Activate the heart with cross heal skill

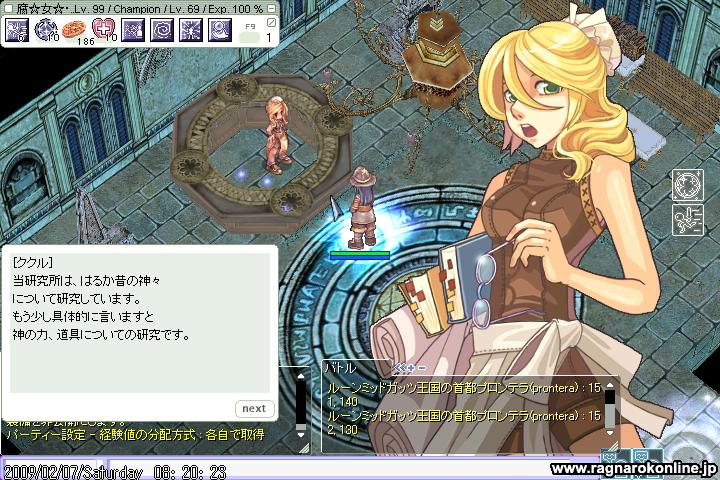point(104,31)
